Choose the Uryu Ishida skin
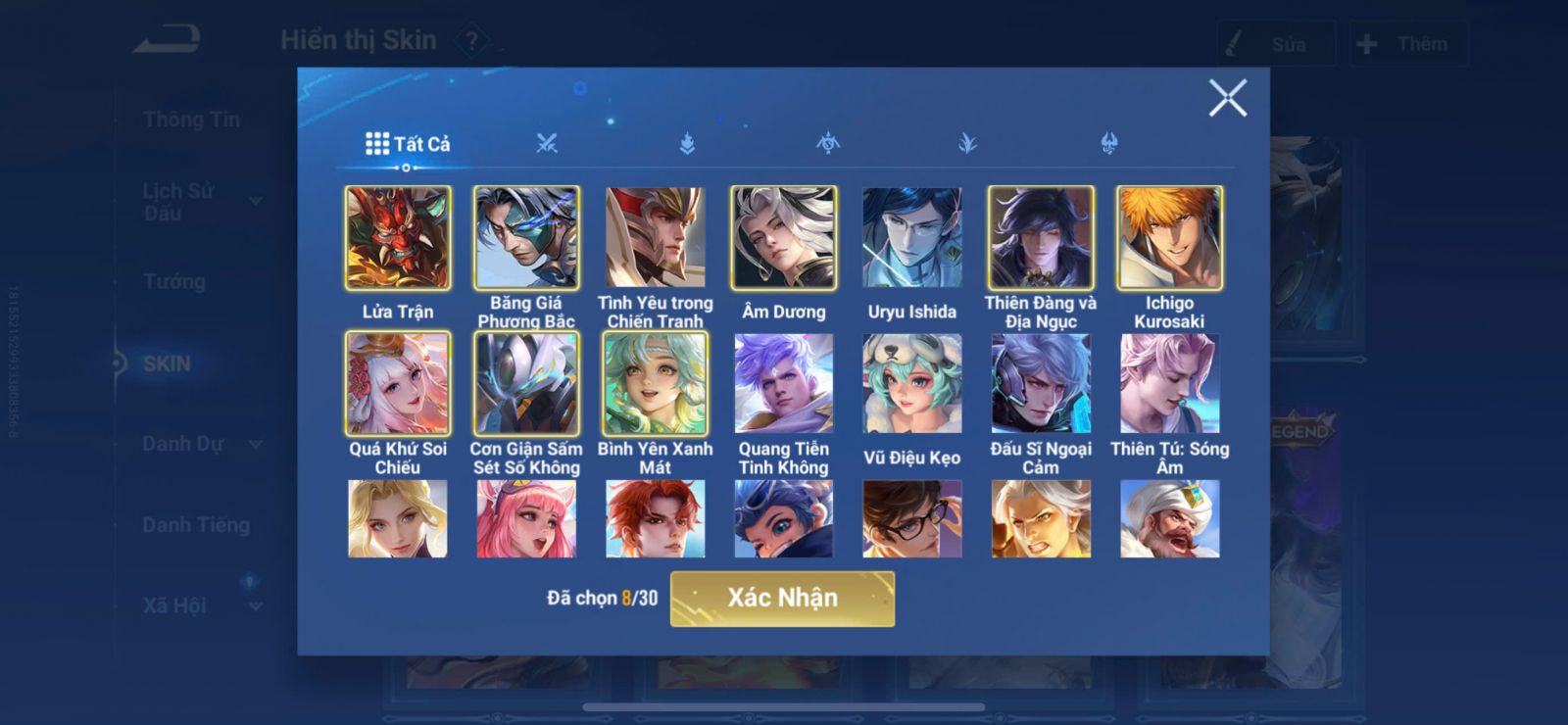The width and height of the screenshot is (1568, 725). click(x=911, y=238)
